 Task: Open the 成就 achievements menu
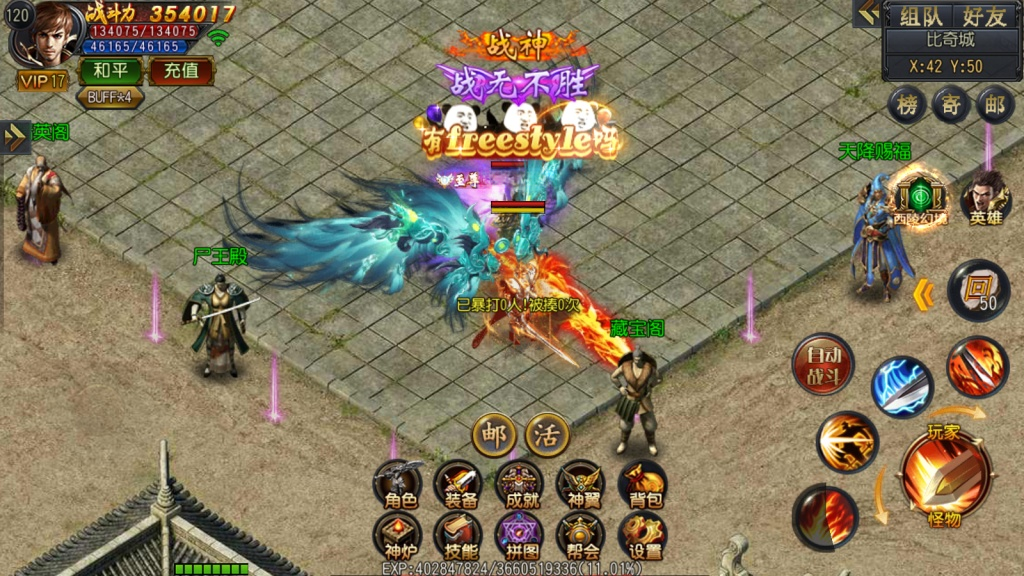(520, 485)
